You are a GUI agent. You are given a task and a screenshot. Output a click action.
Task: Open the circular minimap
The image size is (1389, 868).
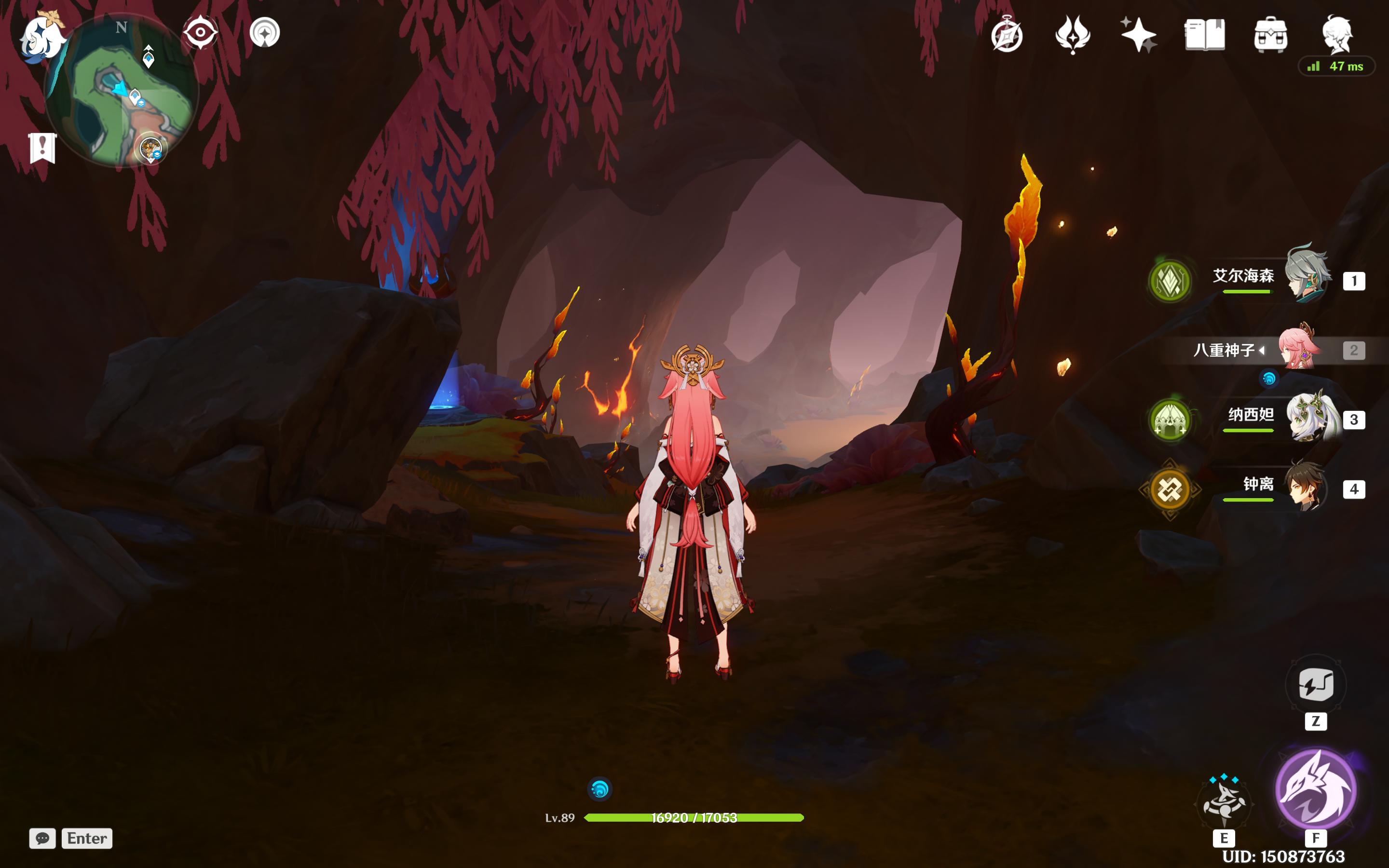[x=122, y=92]
